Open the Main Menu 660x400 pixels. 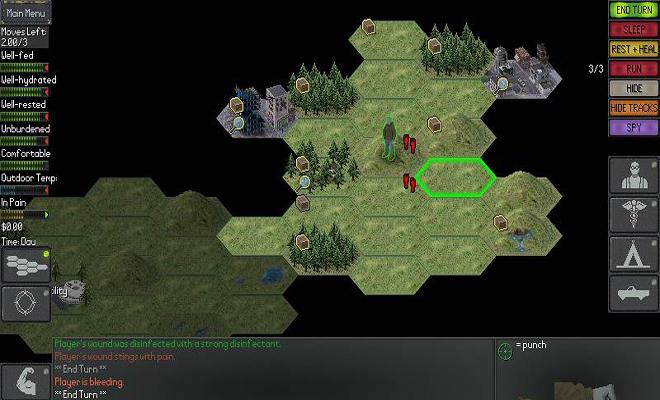pos(25,14)
